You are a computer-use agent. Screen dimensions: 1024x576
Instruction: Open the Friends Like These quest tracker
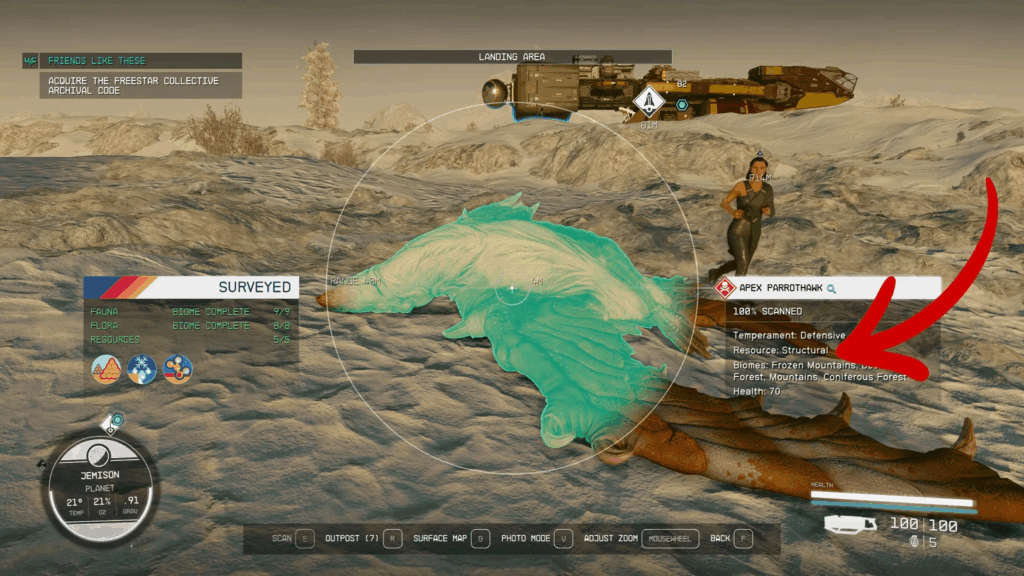tap(132, 61)
